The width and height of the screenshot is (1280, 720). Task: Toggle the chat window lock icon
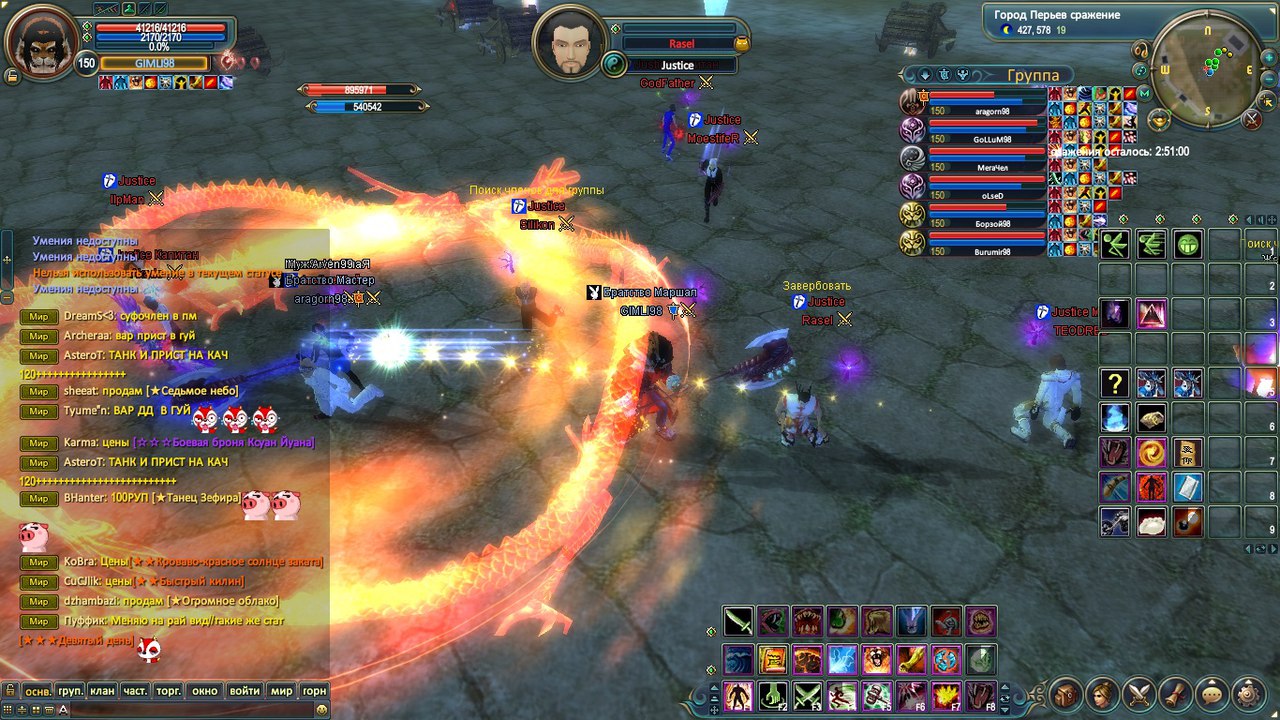point(9,691)
